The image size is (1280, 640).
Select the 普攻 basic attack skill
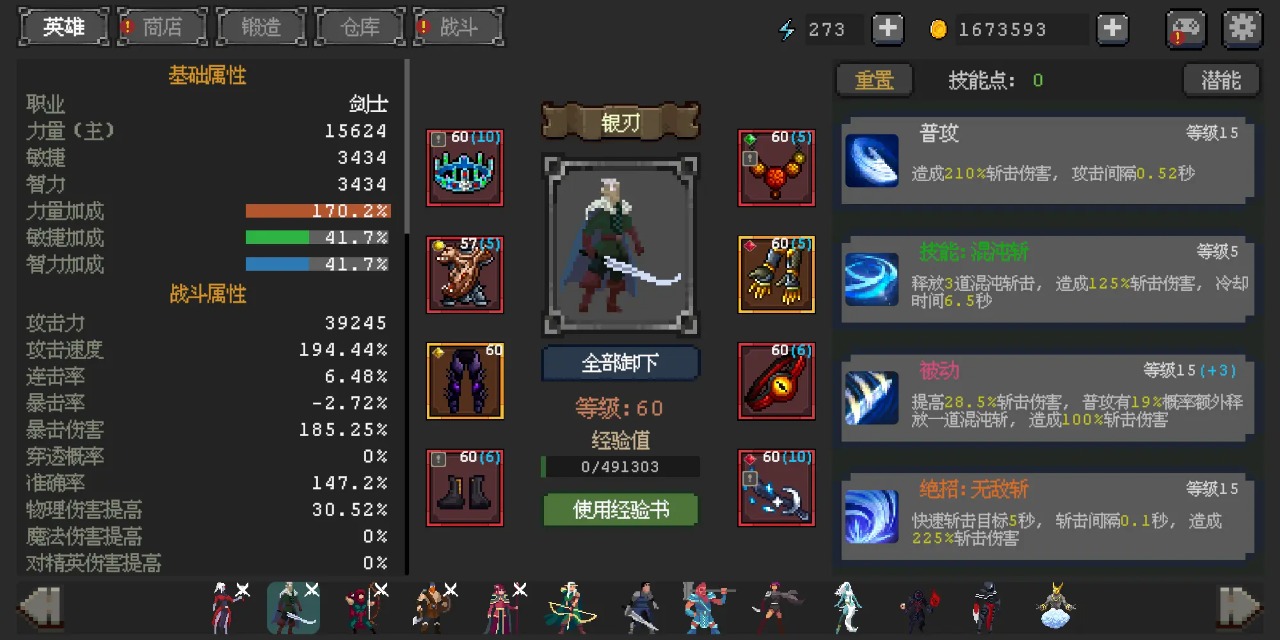tap(1045, 160)
